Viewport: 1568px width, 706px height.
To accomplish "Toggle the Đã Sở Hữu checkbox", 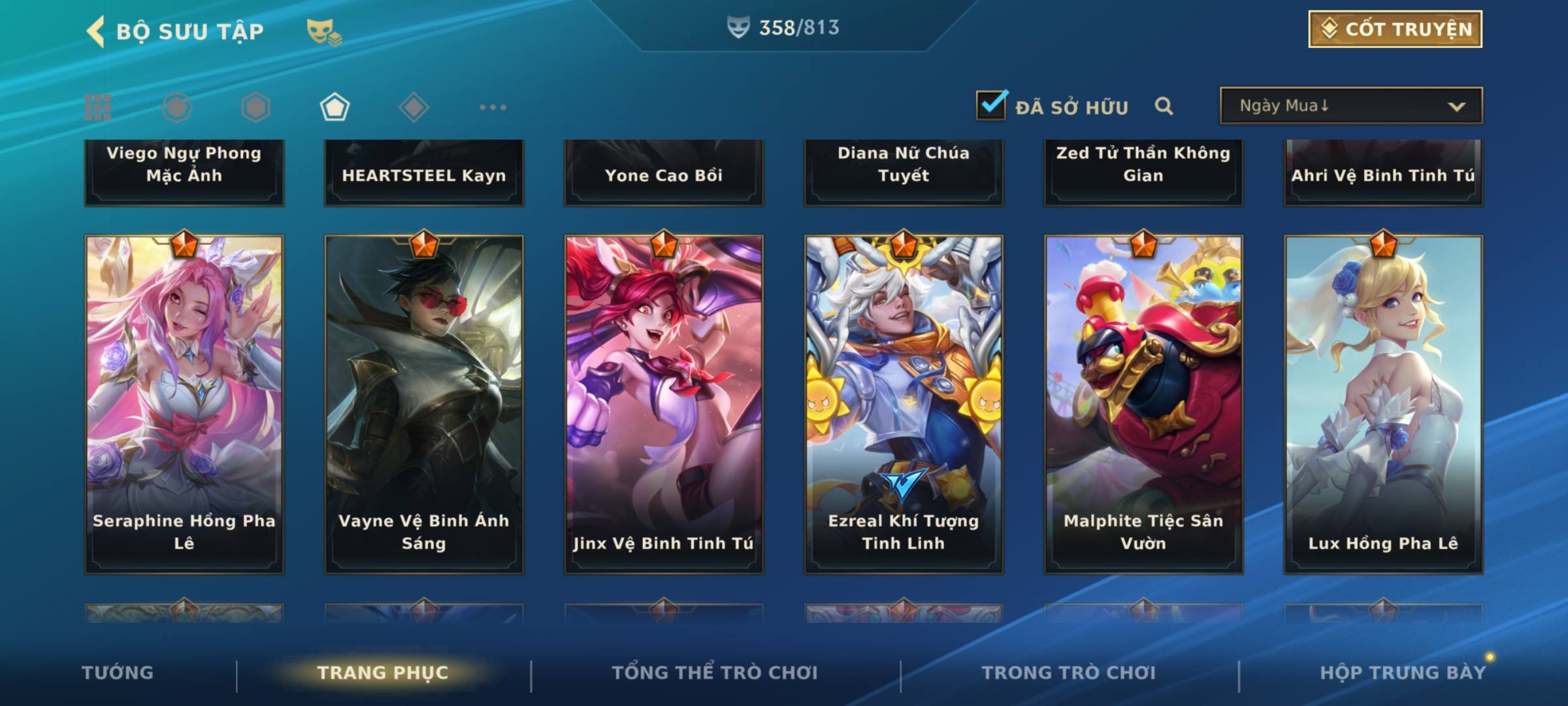I will 991,105.
